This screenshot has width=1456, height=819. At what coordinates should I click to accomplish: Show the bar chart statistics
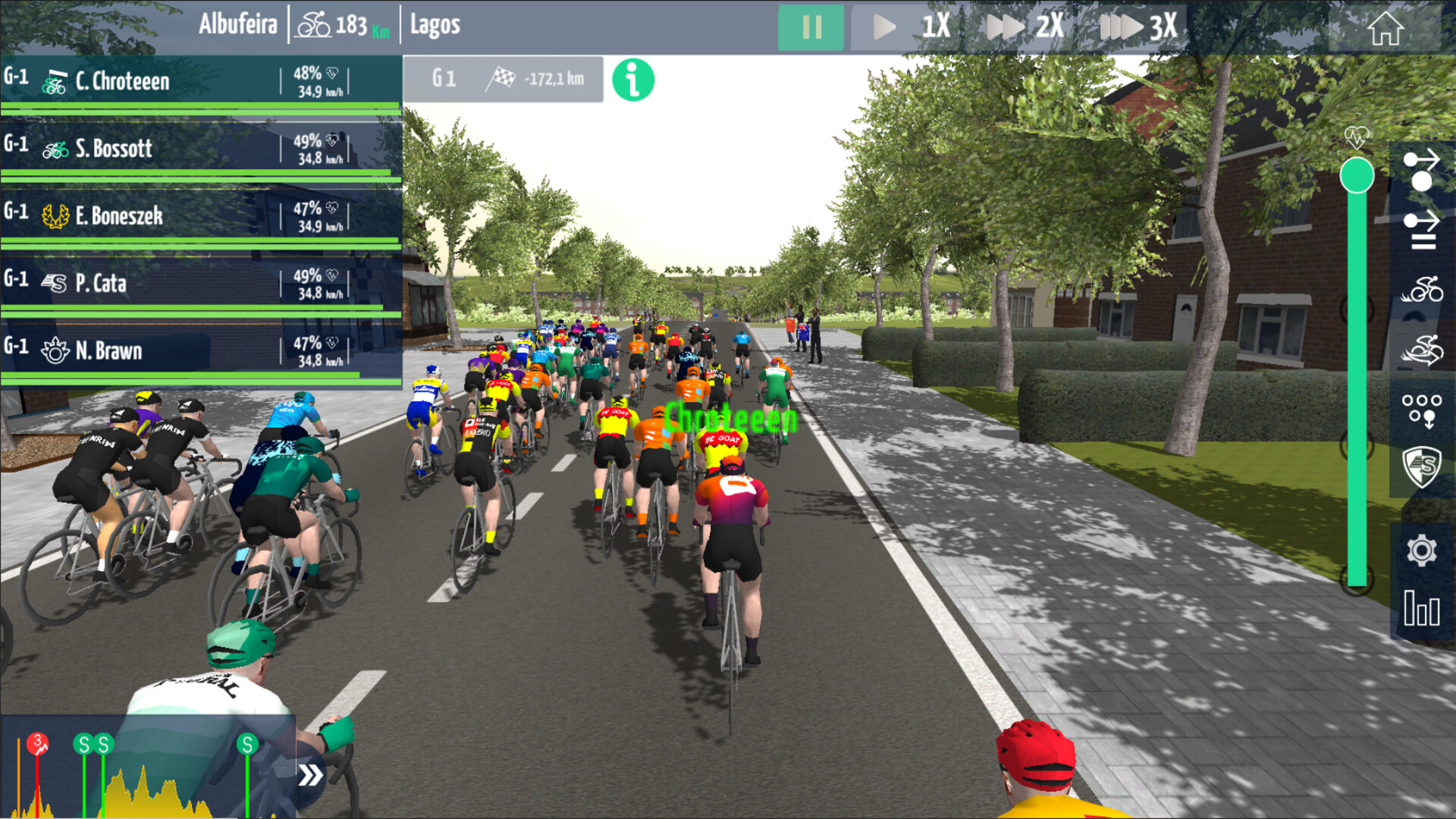pos(1421,608)
